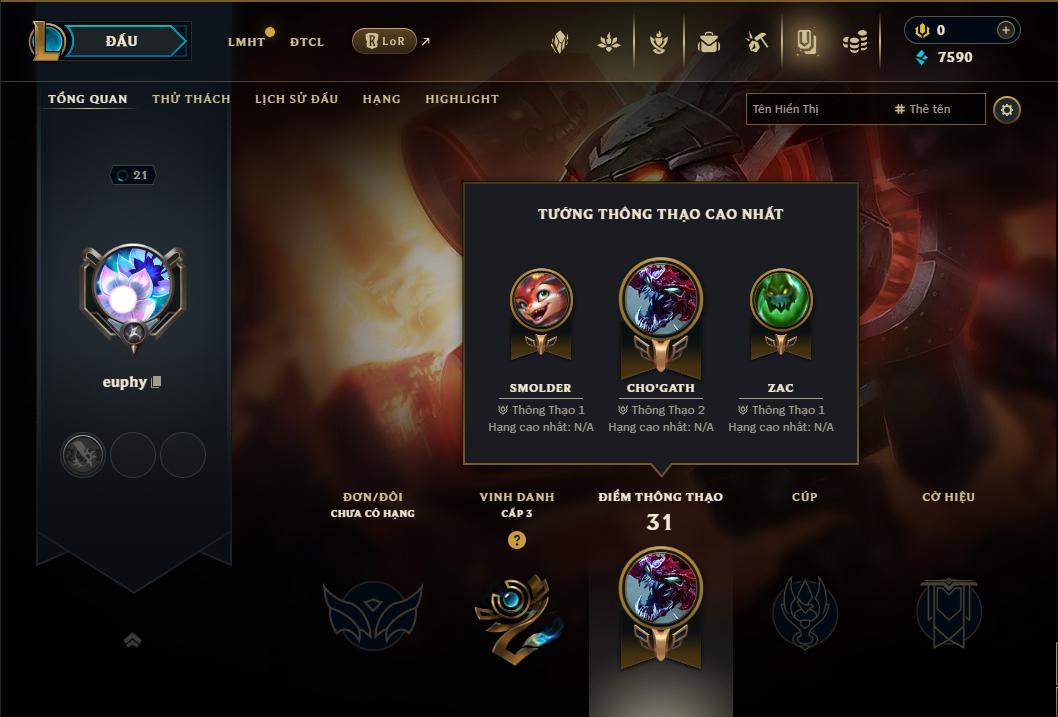The image size is (1058, 717).
Task: Expand the profile banner chevron arrow
Action: click(x=132, y=640)
